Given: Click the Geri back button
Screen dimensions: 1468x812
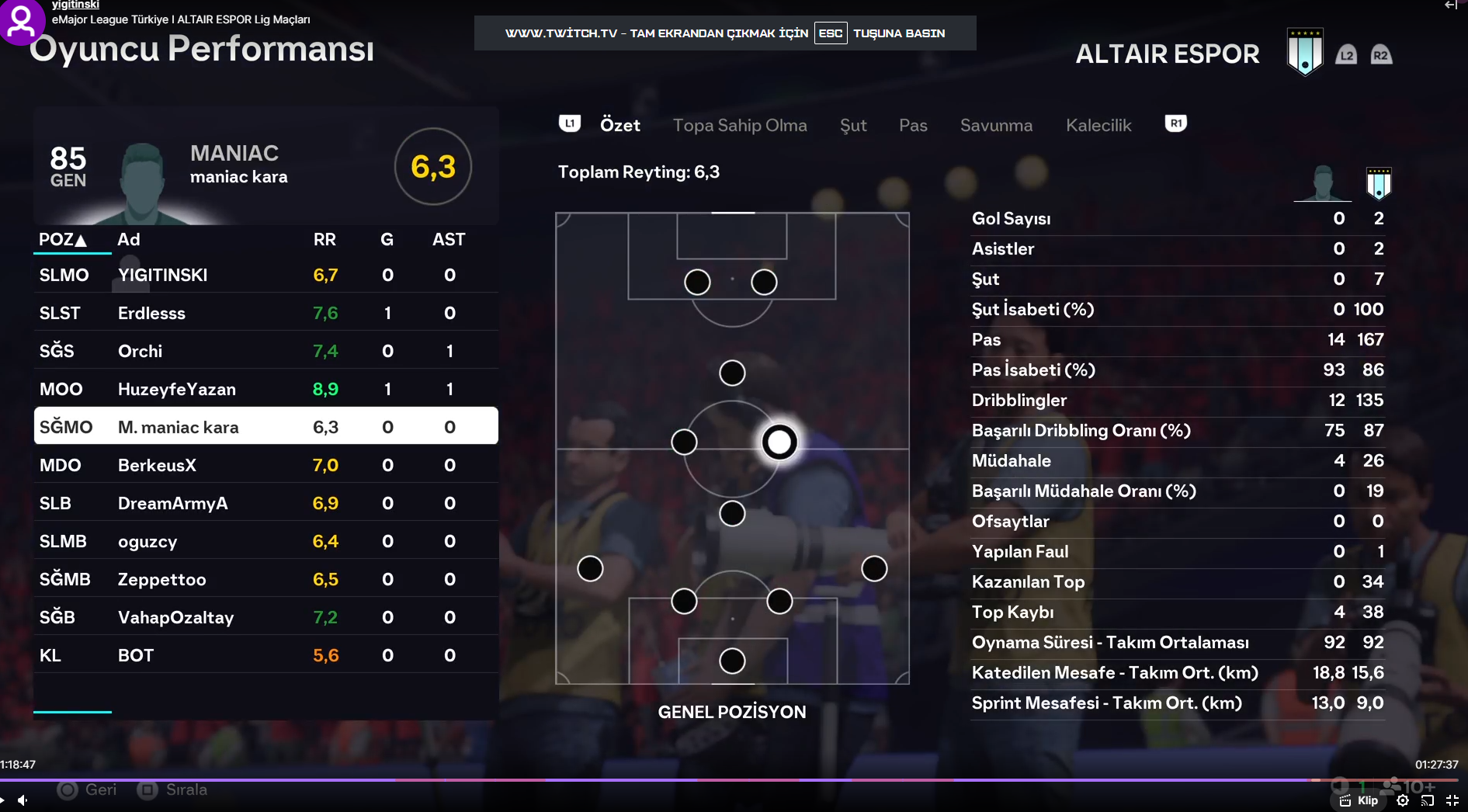Looking at the screenshot, I should (88, 789).
